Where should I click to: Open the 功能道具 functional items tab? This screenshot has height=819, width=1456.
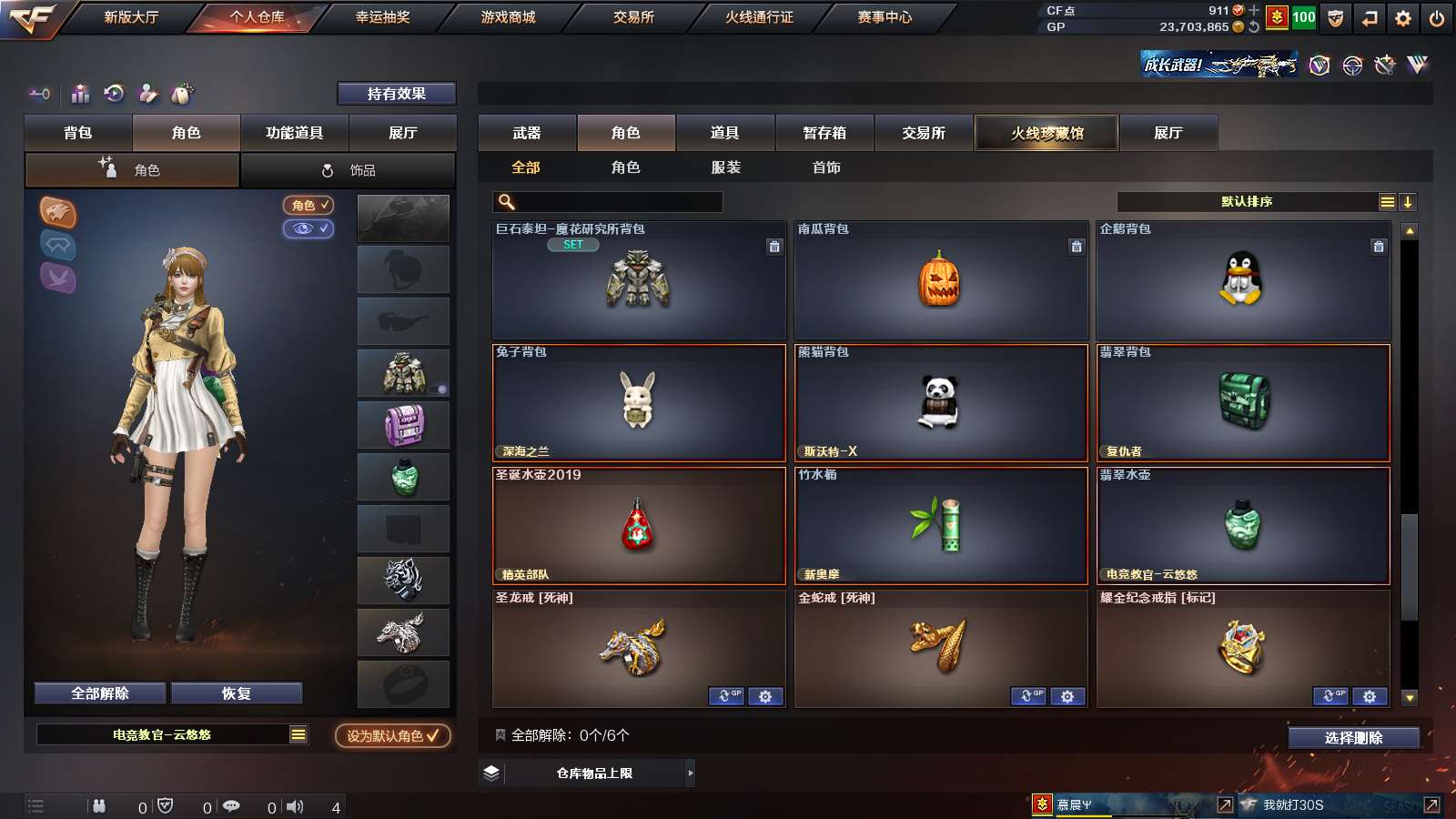pos(294,133)
